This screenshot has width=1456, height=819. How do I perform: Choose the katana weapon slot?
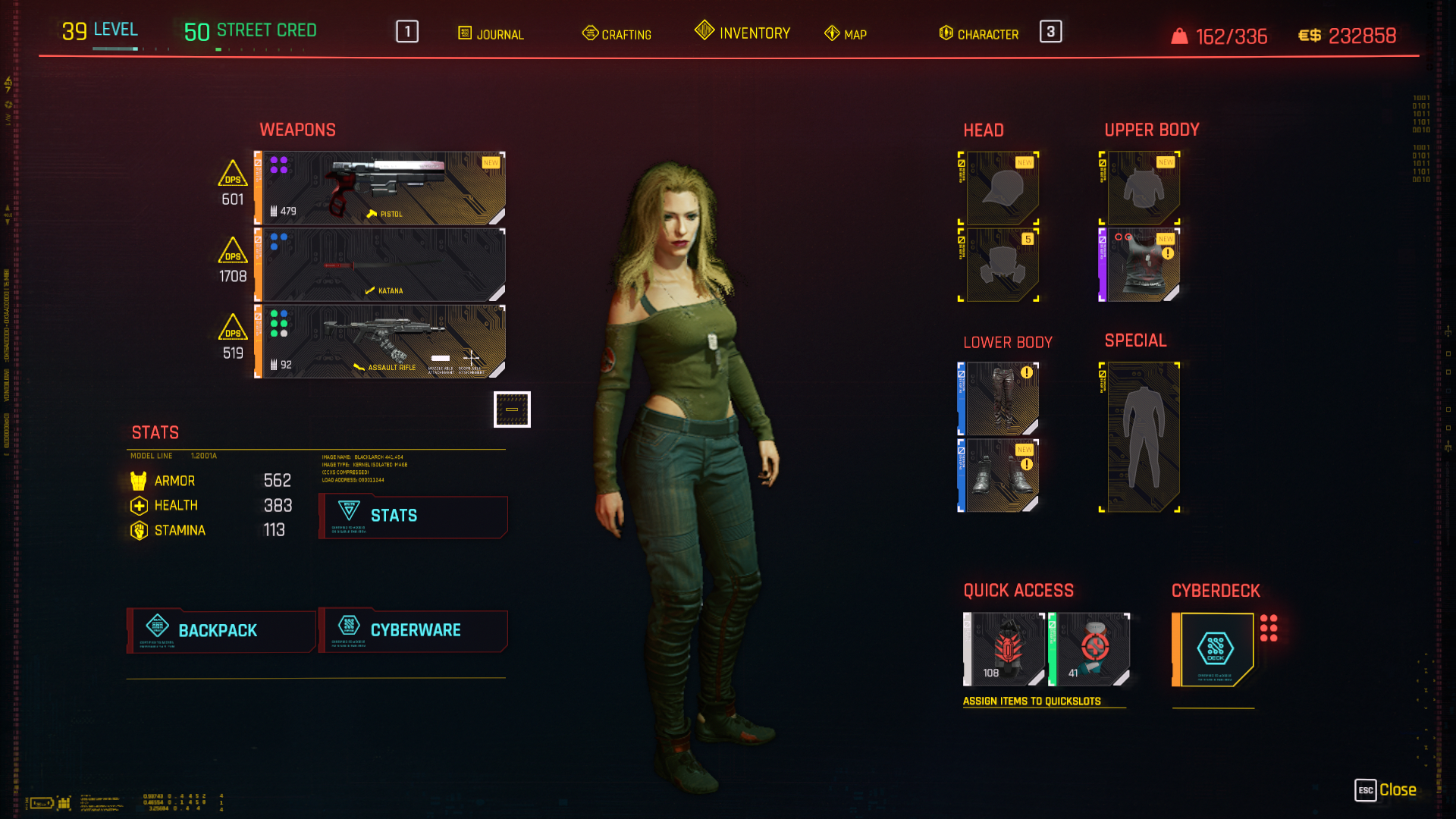tap(381, 265)
